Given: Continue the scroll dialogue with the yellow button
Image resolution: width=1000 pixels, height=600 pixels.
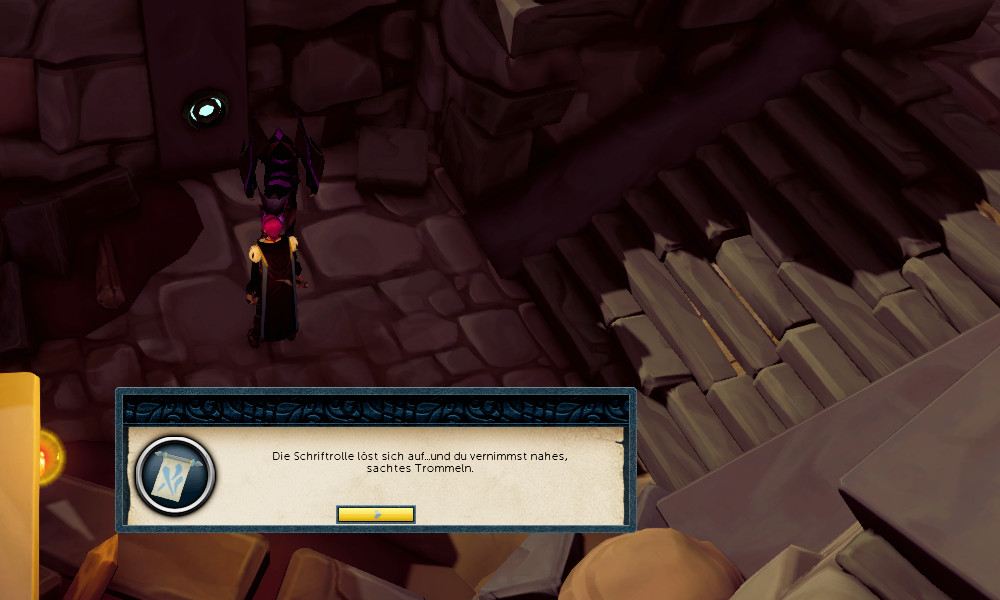Looking at the screenshot, I should tap(375, 514).
